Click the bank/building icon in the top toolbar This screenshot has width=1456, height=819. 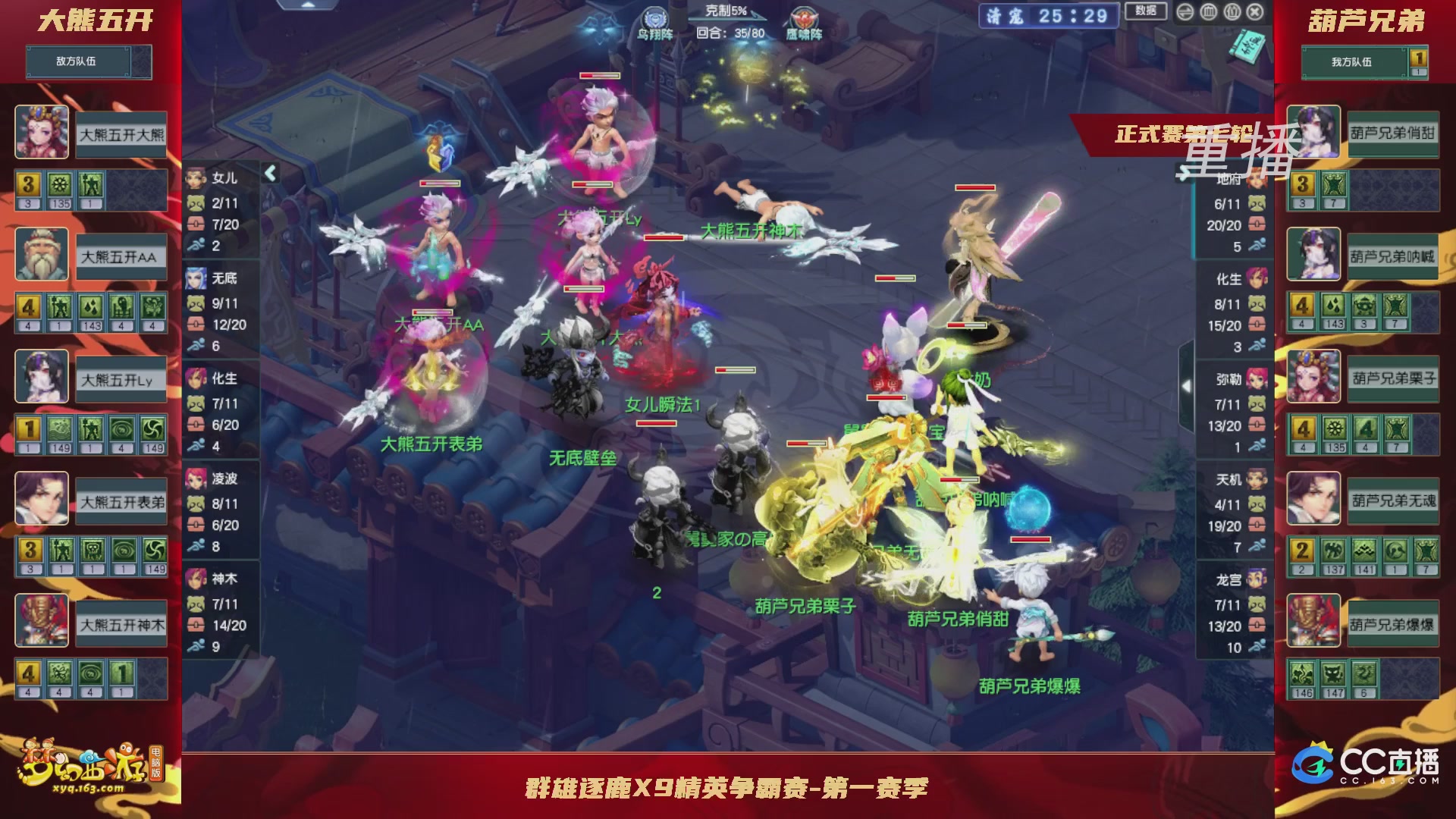[x=1209, y=12]
